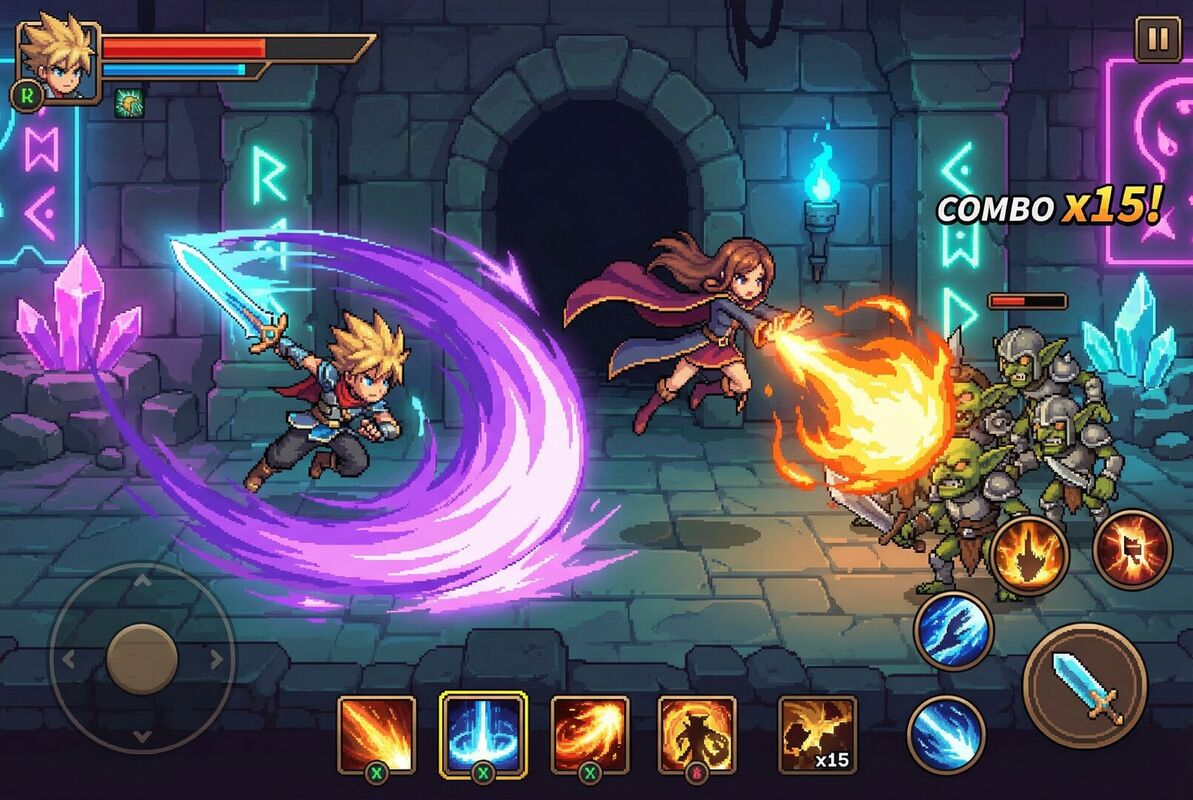The width and height of the screenshot is (1193, 800).
Task: Pause the game with the pause button
Action: (x=1157, y=40)
